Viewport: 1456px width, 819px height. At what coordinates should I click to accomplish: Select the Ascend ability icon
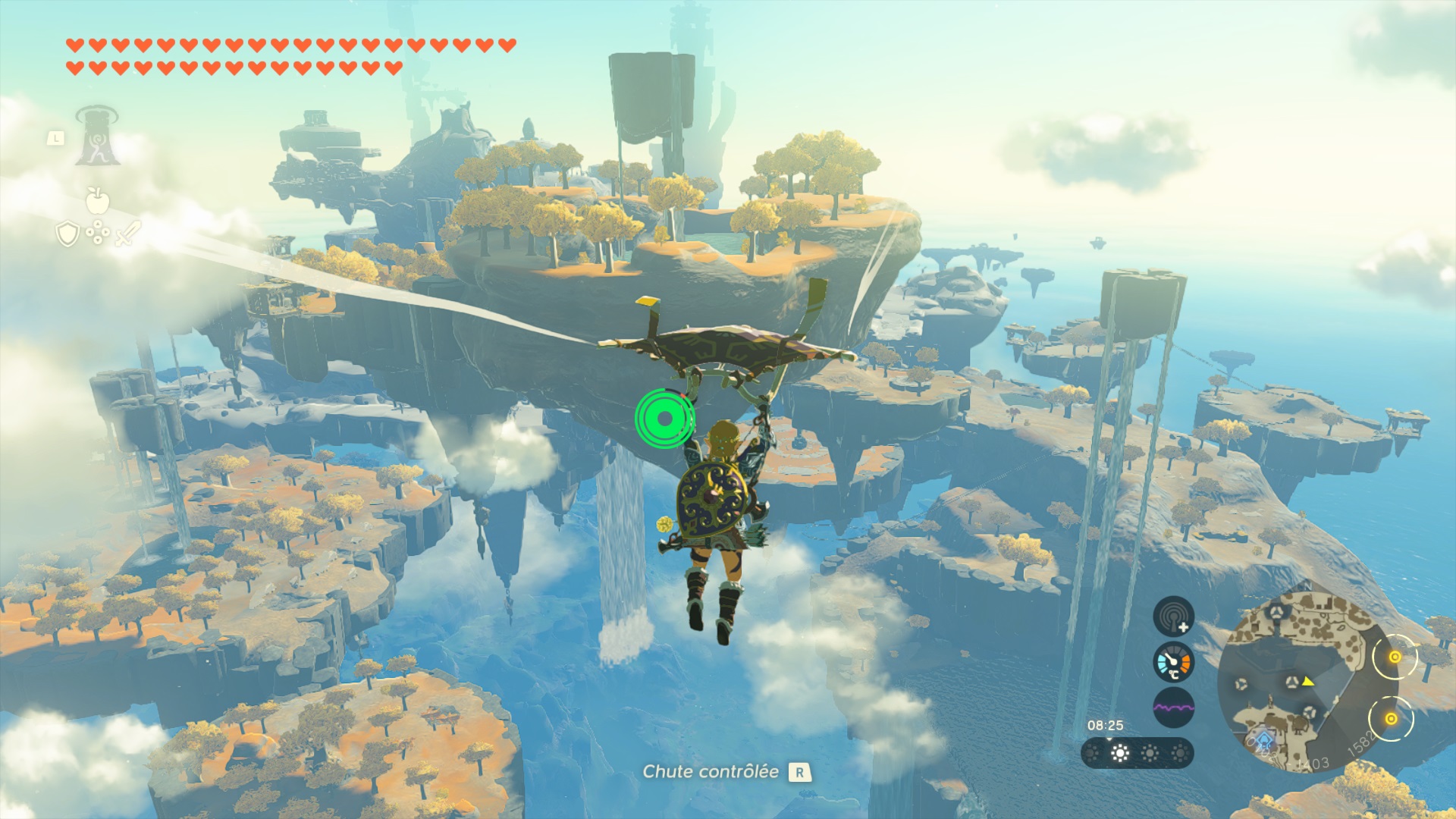pos(97,137)
